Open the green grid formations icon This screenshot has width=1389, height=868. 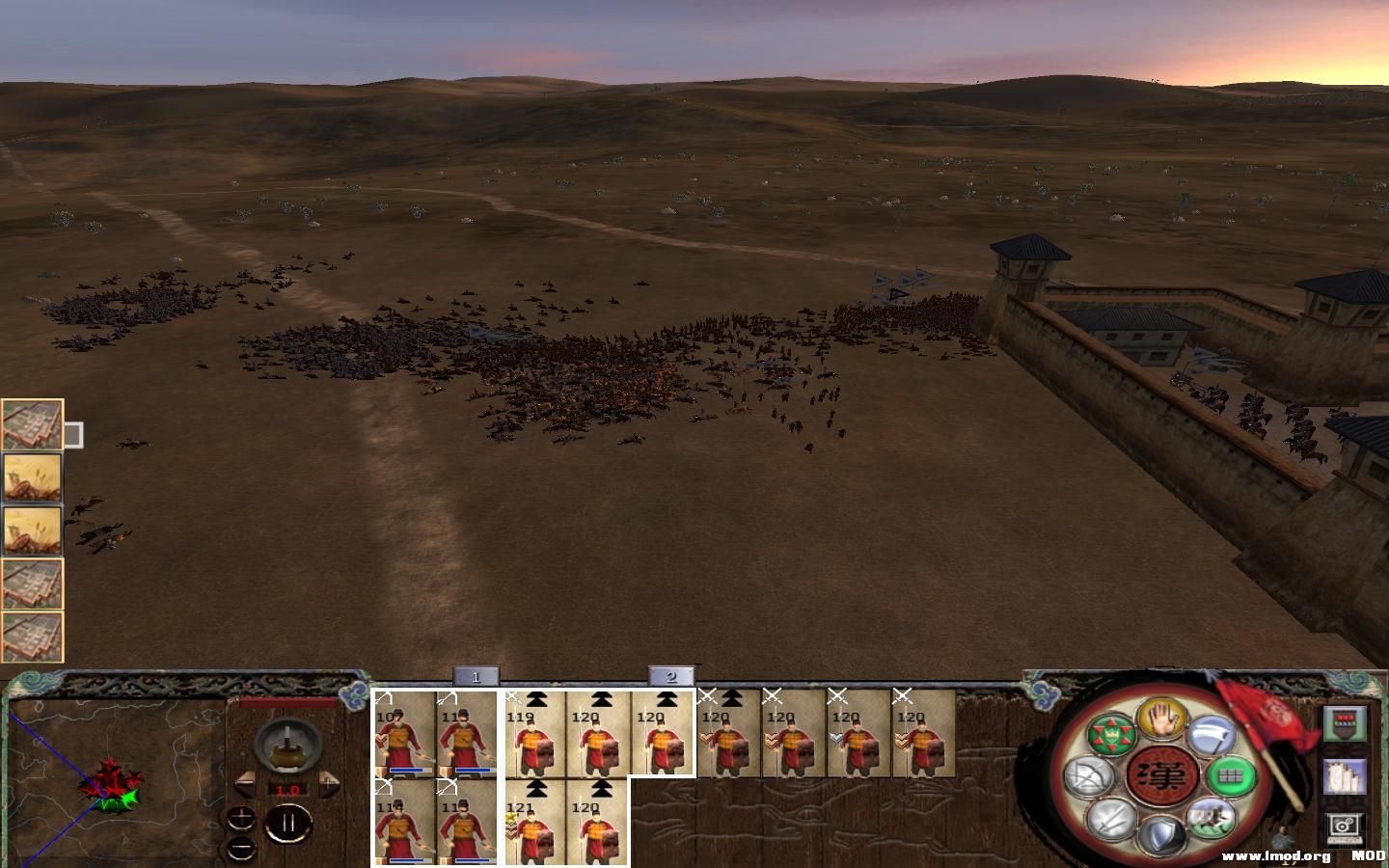[1230, 777]
